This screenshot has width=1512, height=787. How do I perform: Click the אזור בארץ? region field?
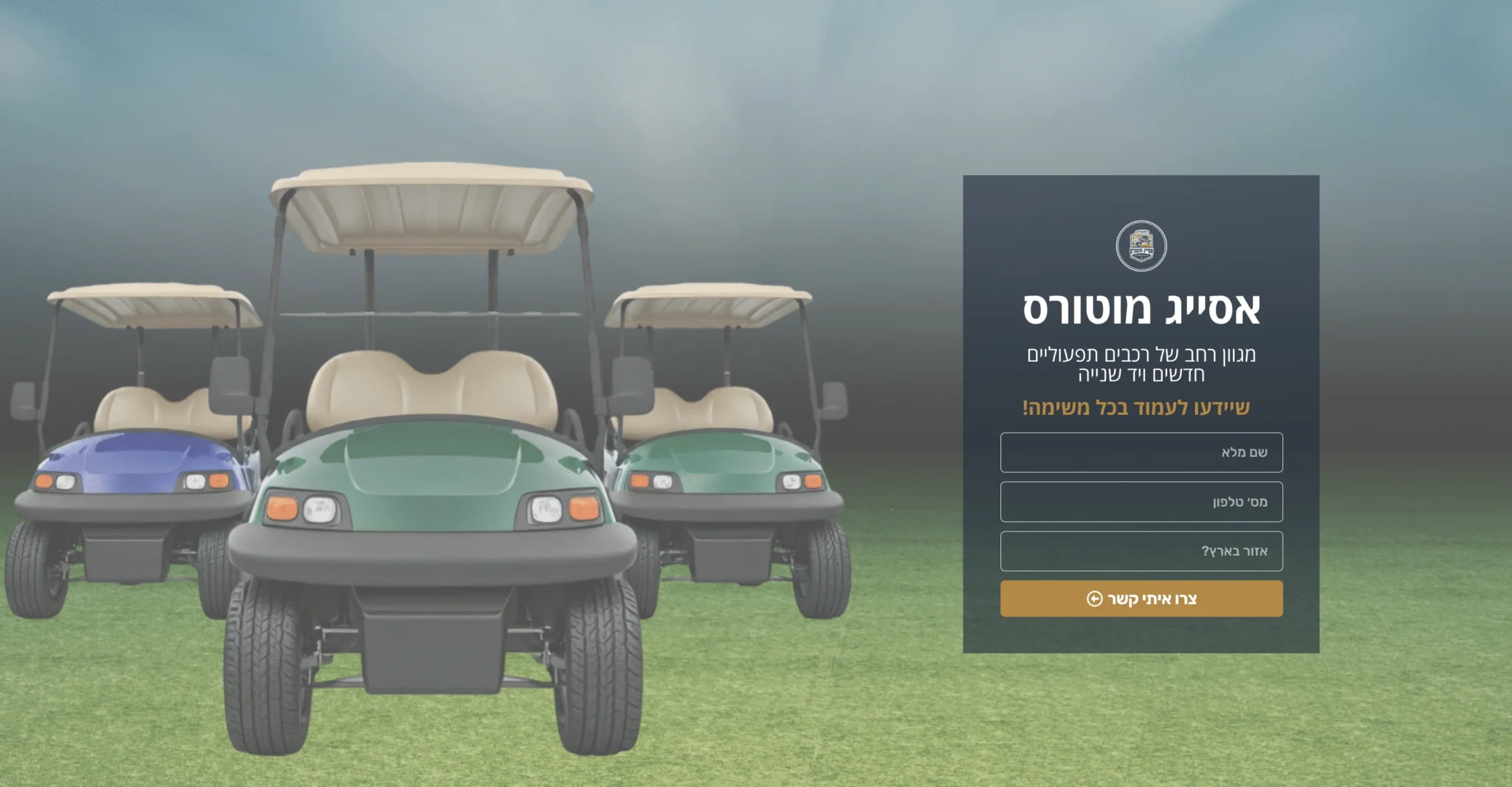[1141, 551]
